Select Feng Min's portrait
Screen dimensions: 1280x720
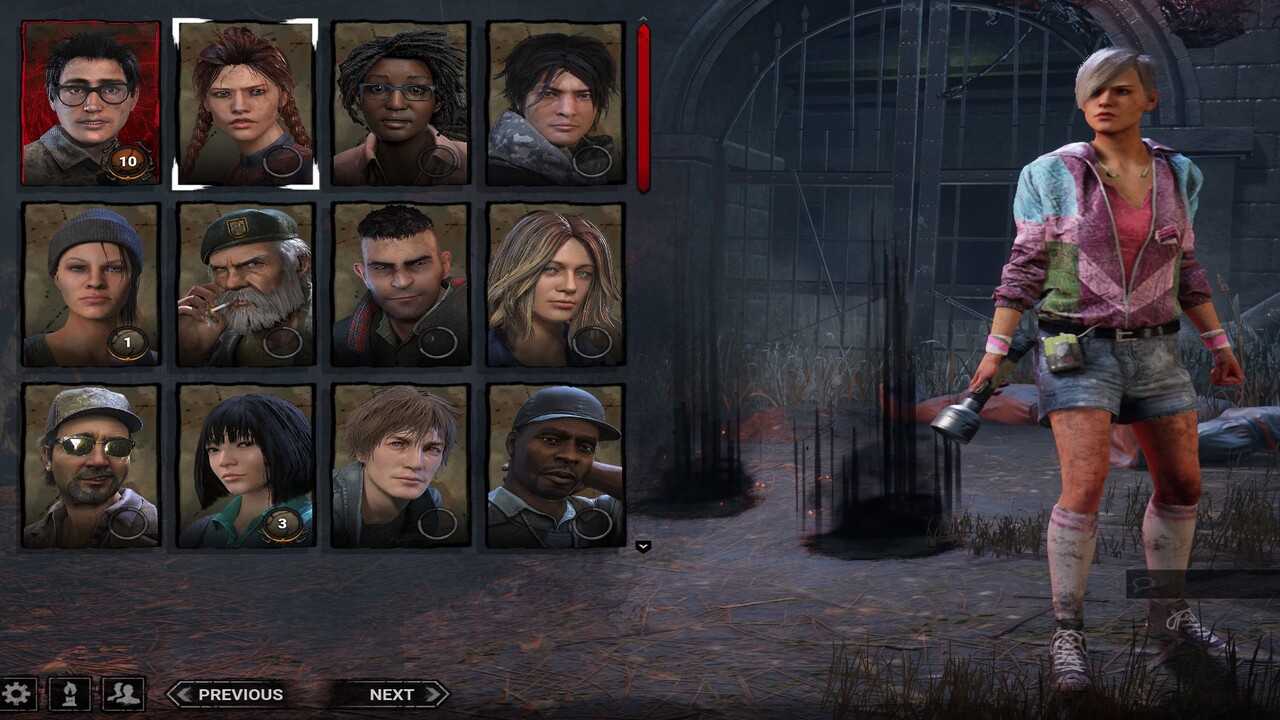[x=240, y=460]
